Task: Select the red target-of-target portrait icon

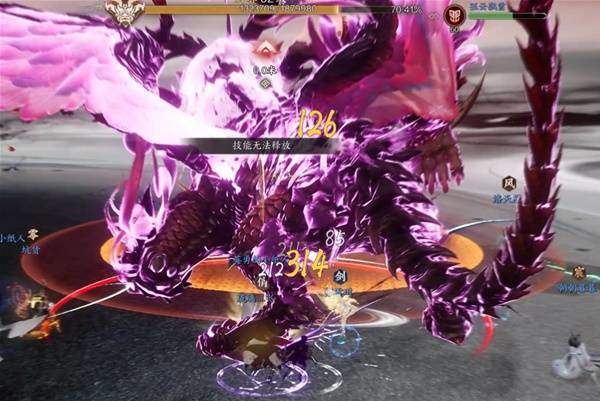Action: (x=455, y=14)
